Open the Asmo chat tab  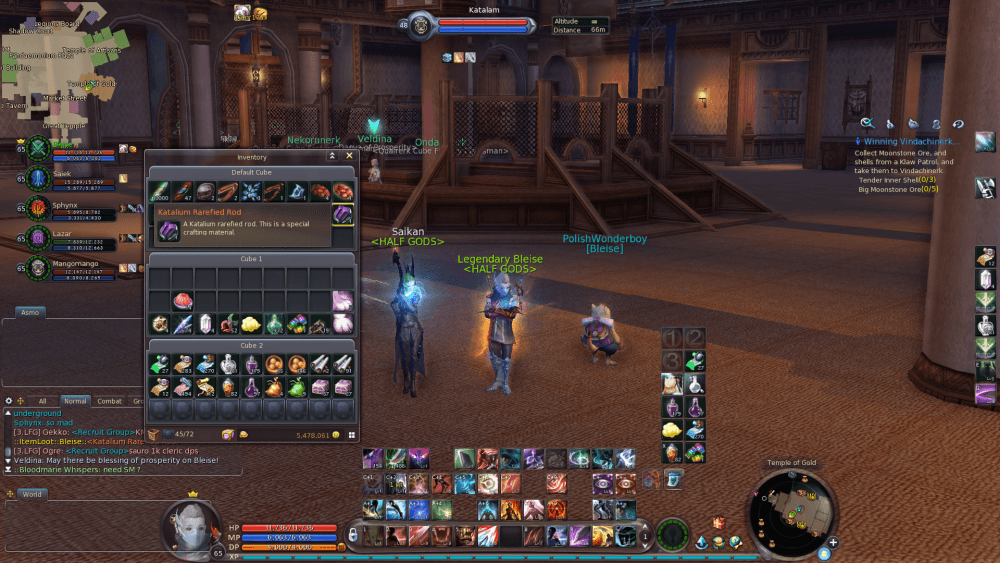click(32, 313)
